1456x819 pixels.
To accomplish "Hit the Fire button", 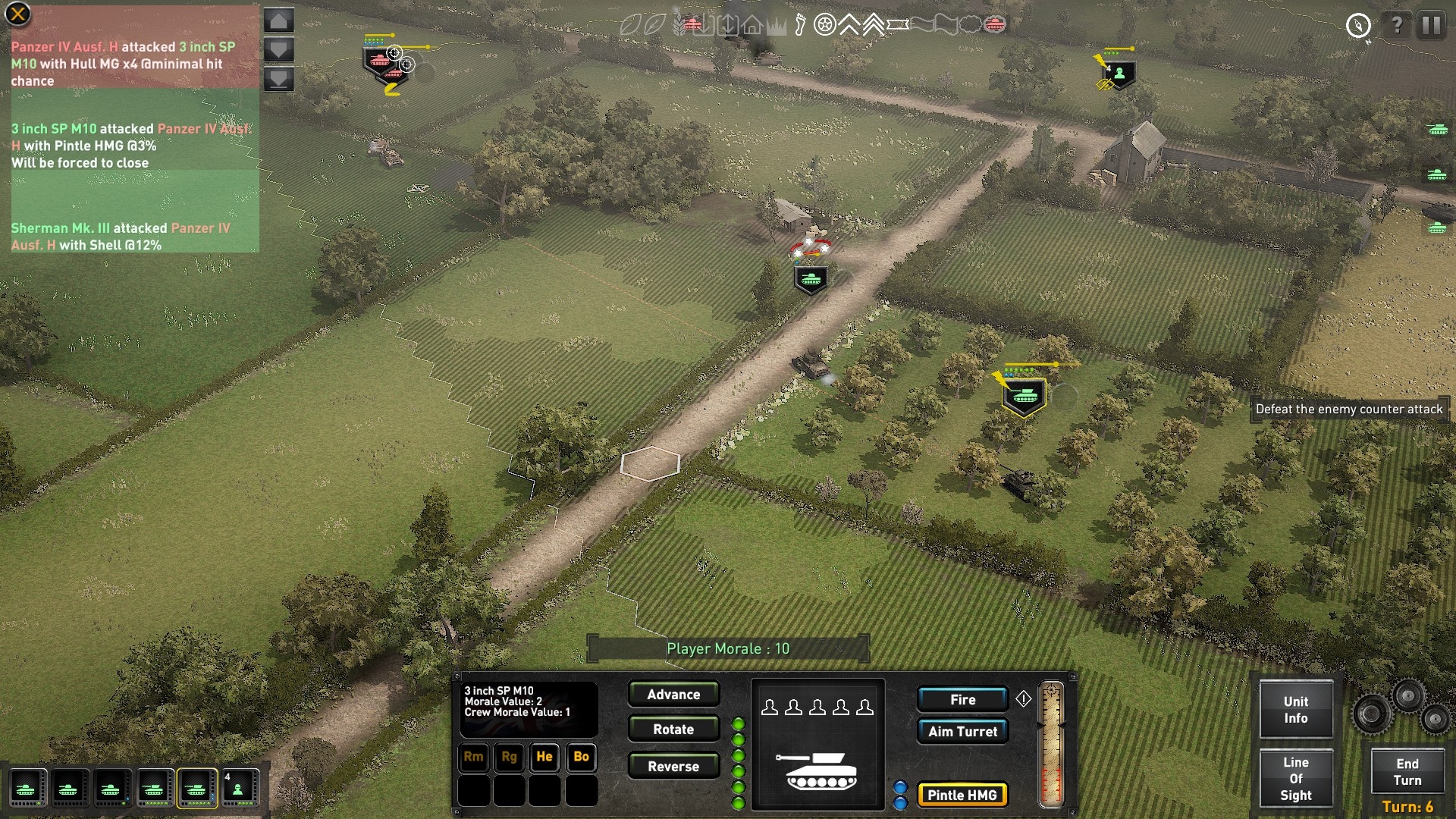I will tap(962, 700).
